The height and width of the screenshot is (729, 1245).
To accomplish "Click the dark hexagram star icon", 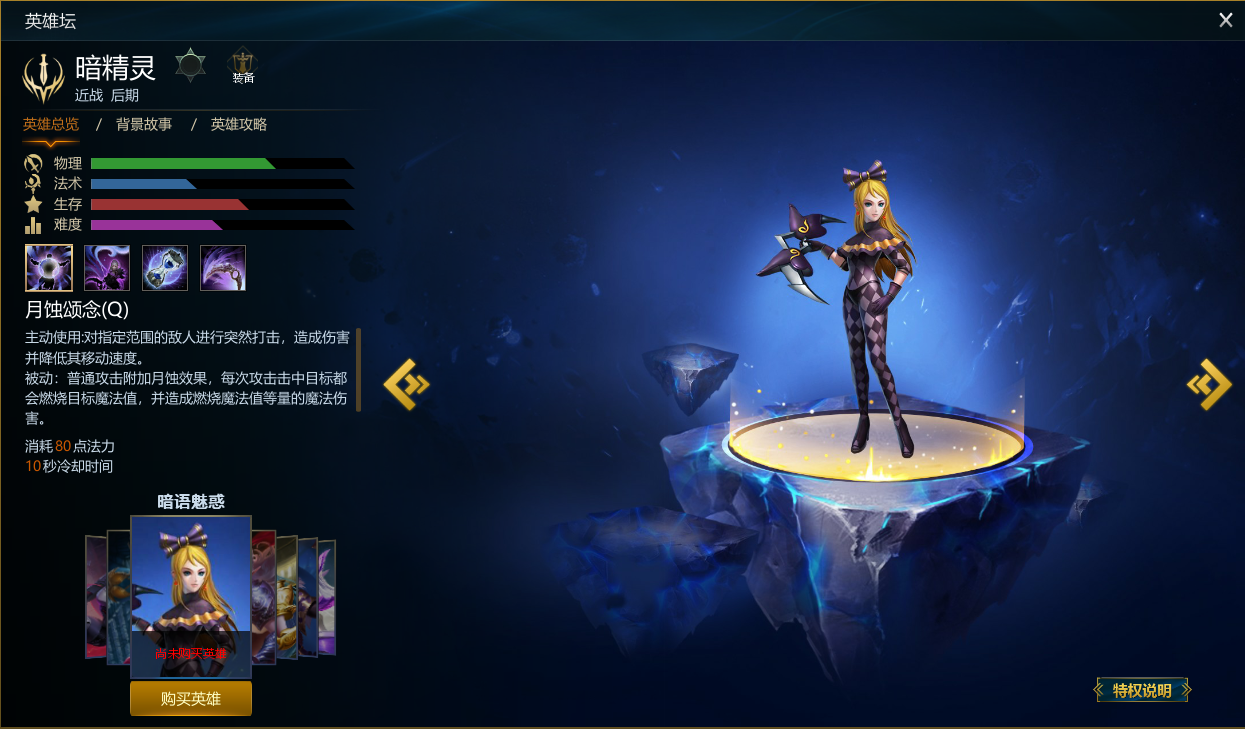I will [x=190, y=65].
